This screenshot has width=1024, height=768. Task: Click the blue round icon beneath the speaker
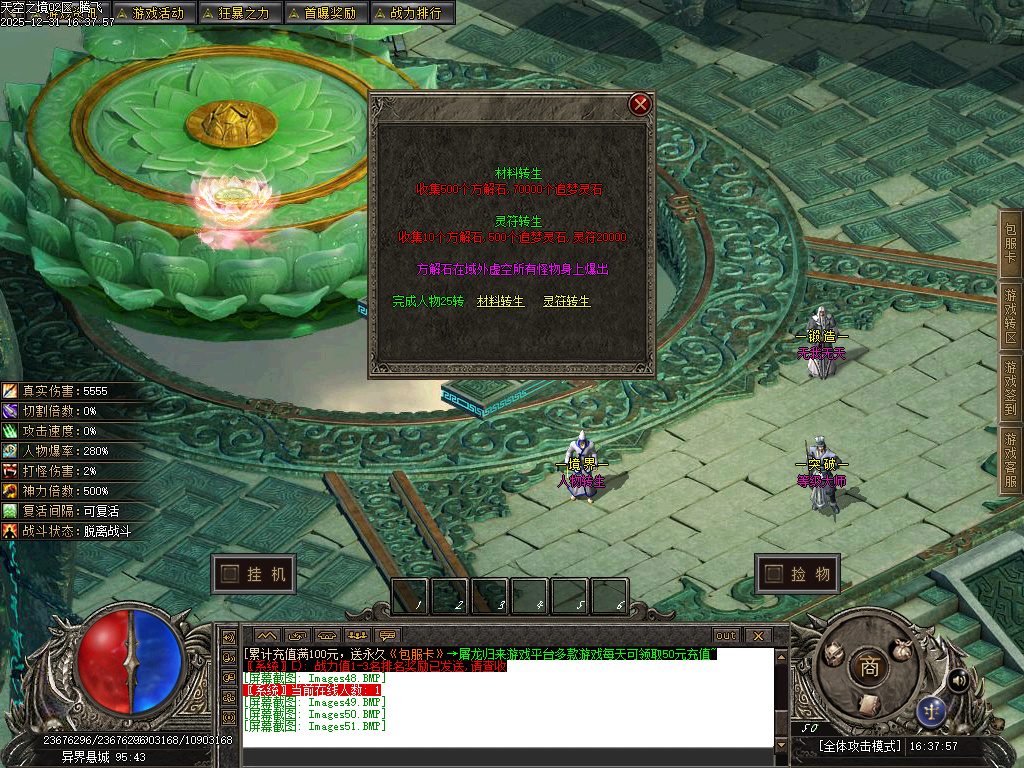931,711
